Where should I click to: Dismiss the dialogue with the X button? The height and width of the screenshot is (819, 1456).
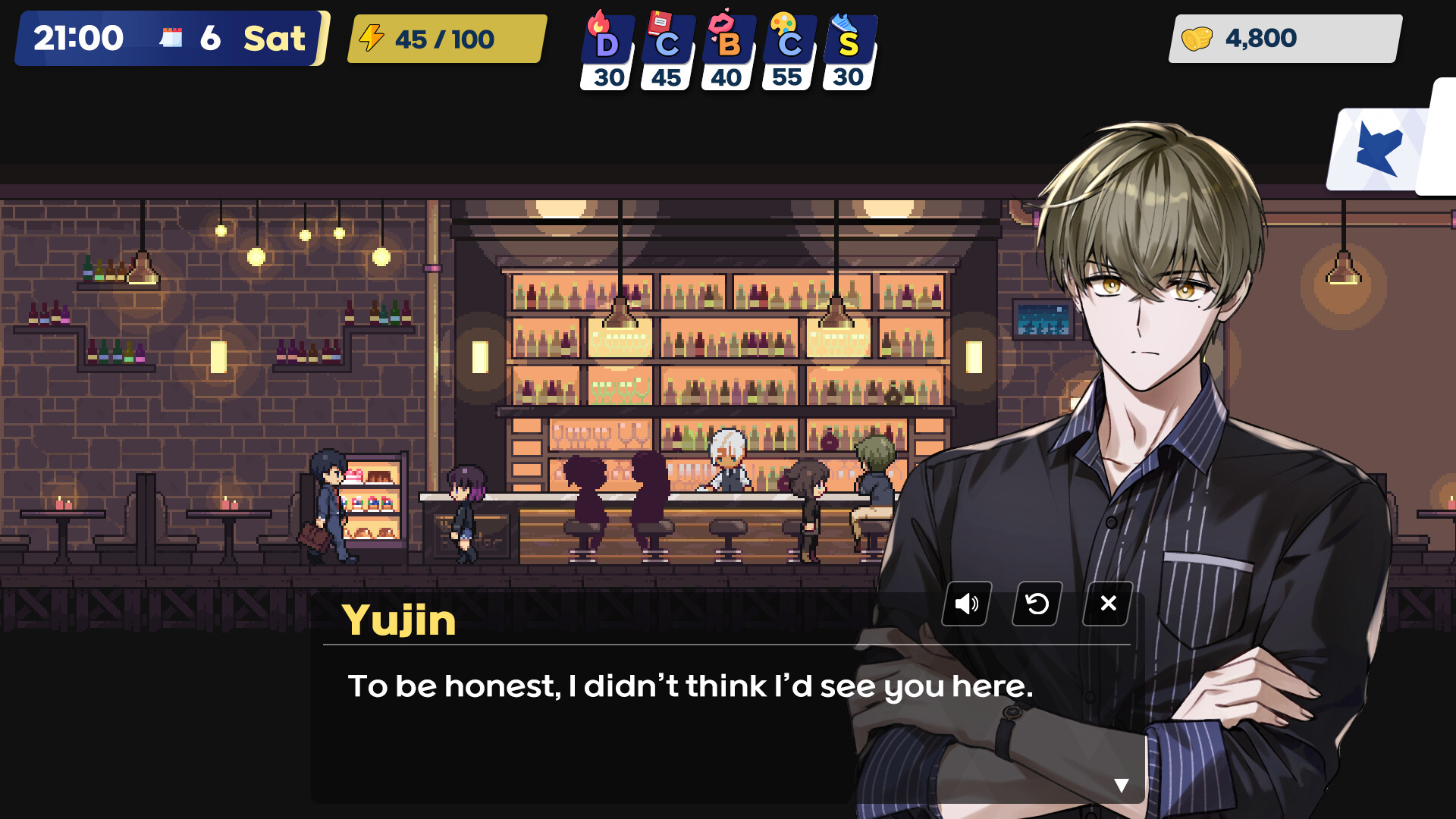click(1106, 603)
